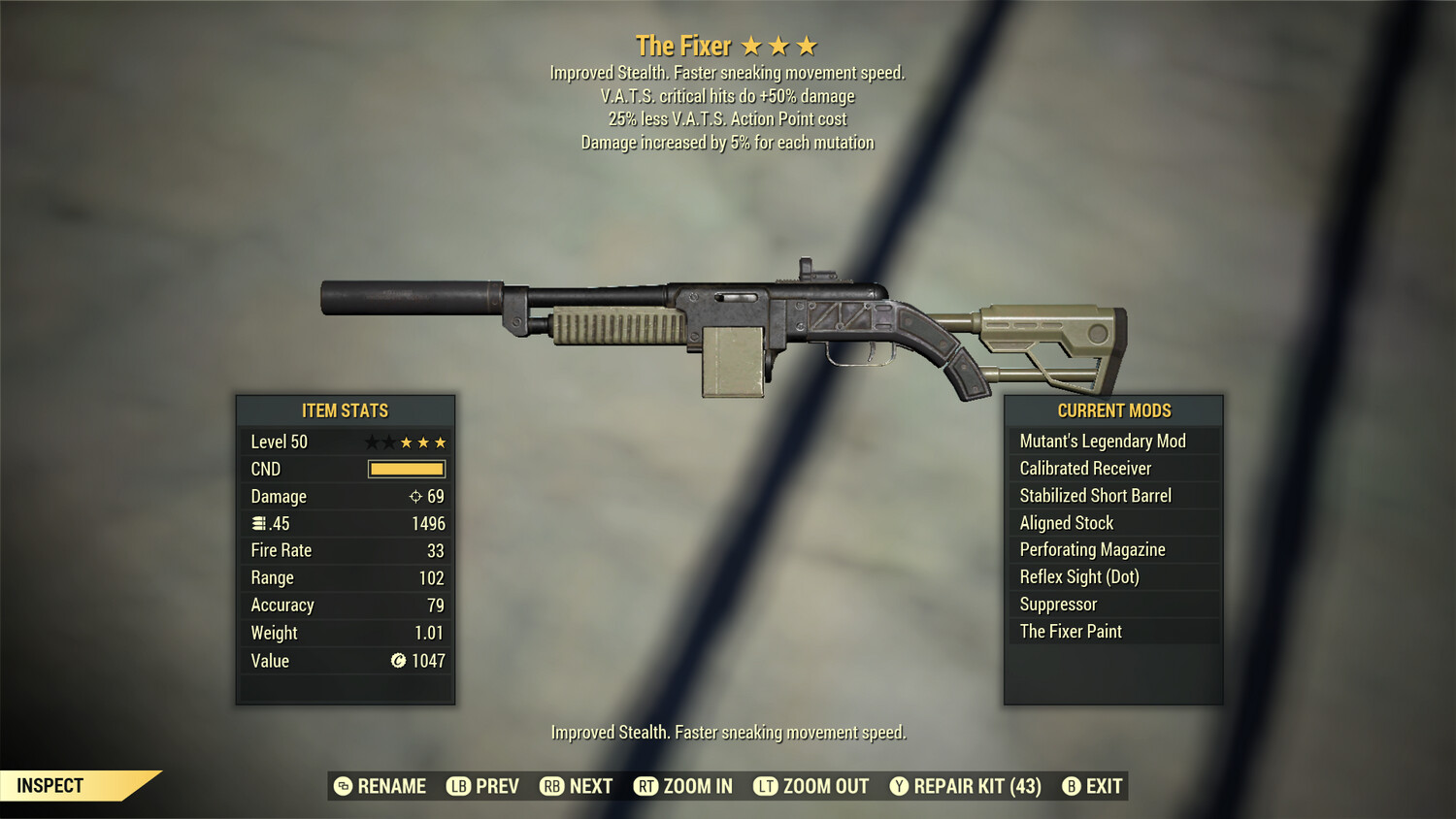This screenshot has height=819, width=1456.
Task: Click the RB Next bumper icon
Action: click(x=551, y=786)
